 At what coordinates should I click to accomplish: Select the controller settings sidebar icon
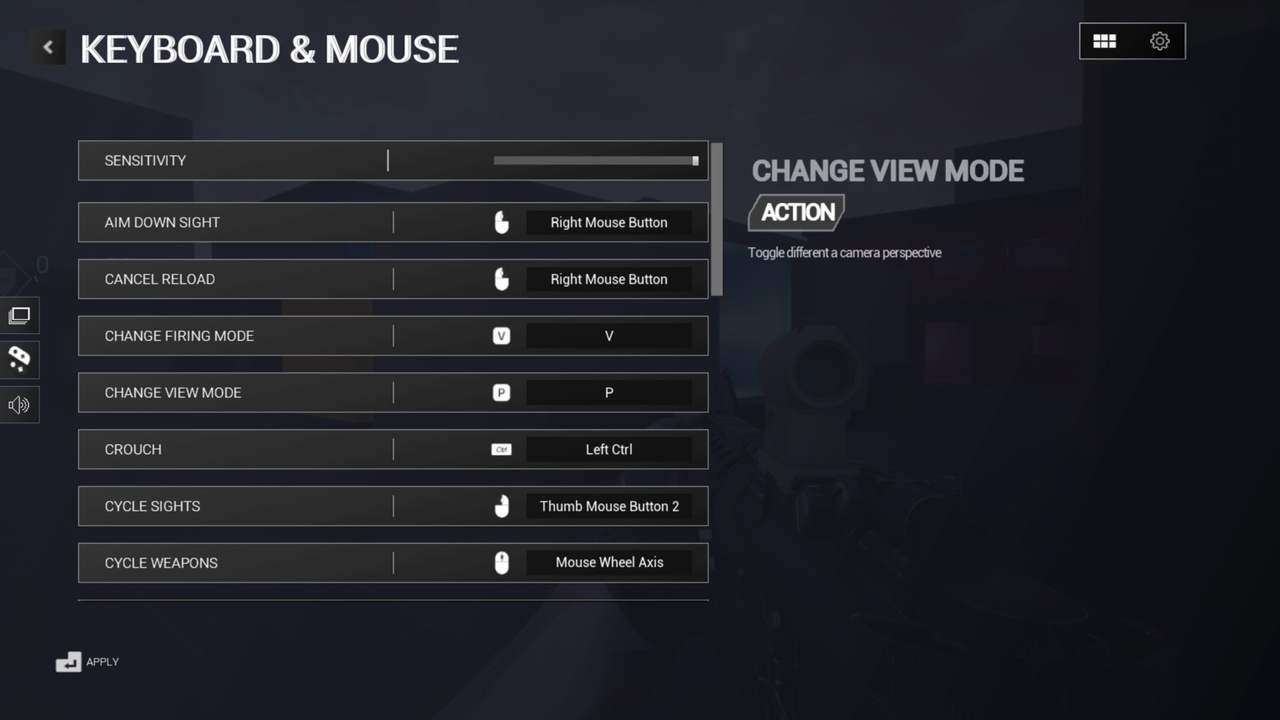[20, 360]
